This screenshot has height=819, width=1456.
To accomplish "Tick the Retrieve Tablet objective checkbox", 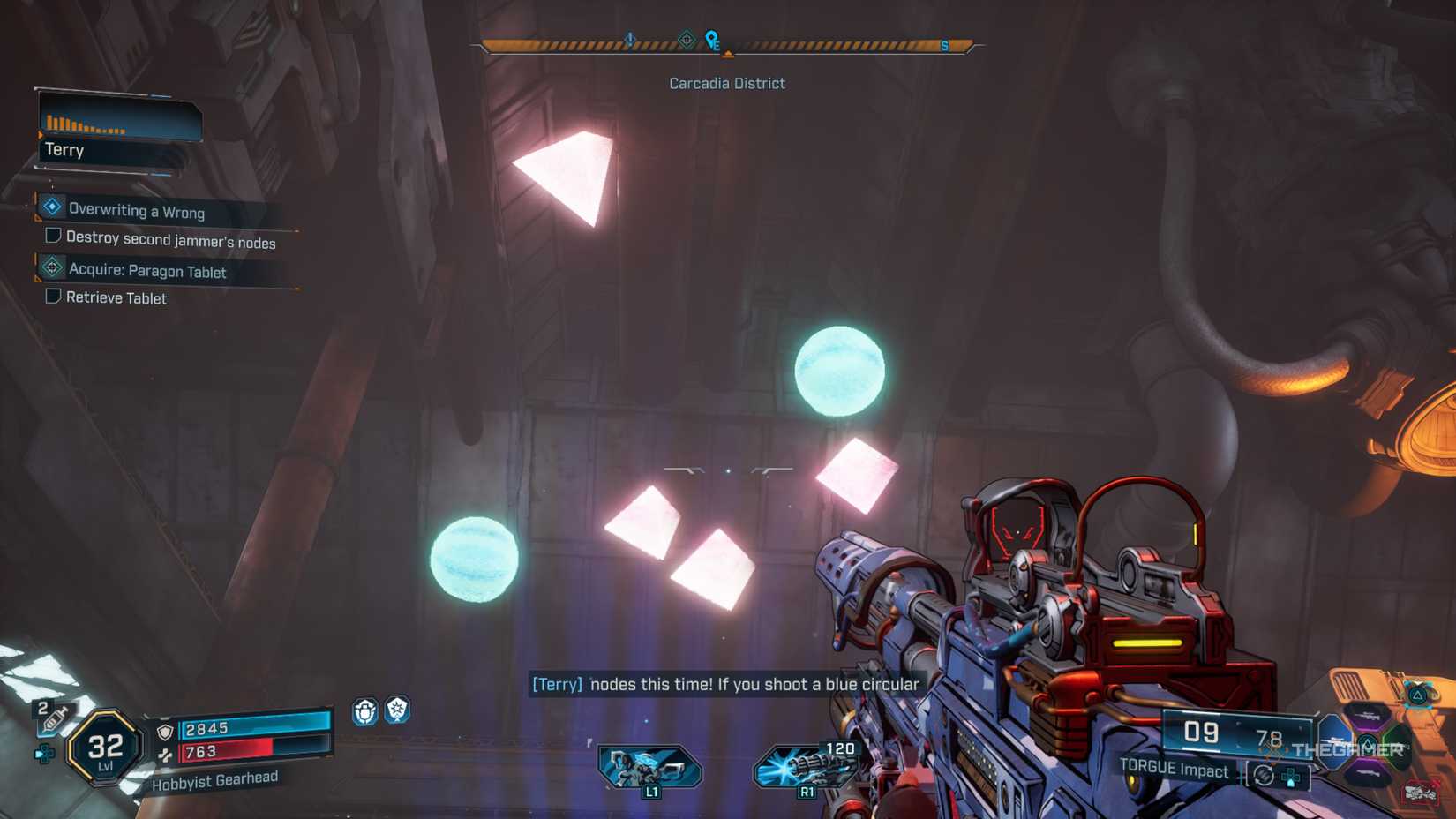I will point(54,297).
